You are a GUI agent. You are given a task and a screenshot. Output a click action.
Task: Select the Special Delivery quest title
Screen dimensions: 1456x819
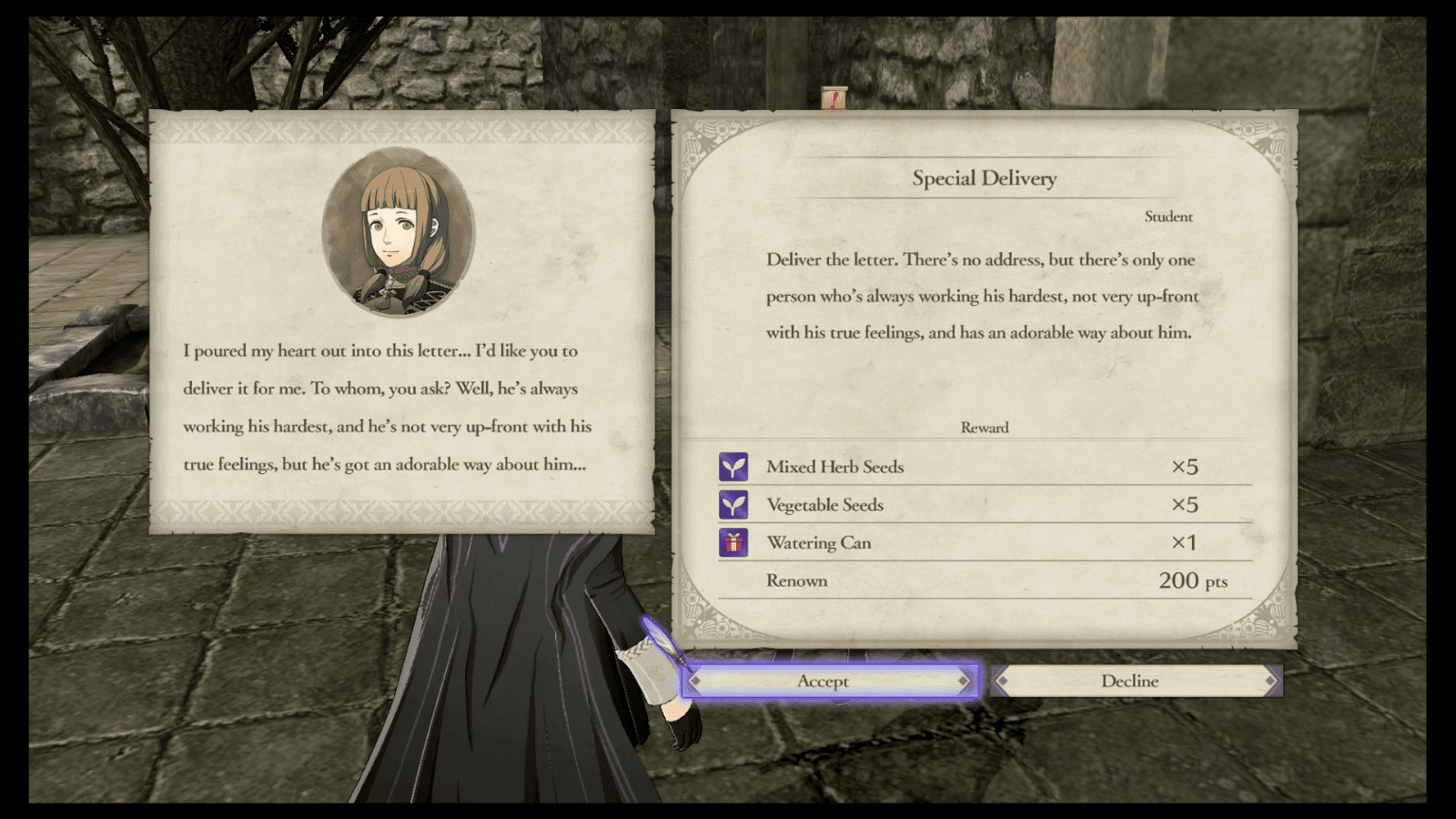(x=985, y=178)
